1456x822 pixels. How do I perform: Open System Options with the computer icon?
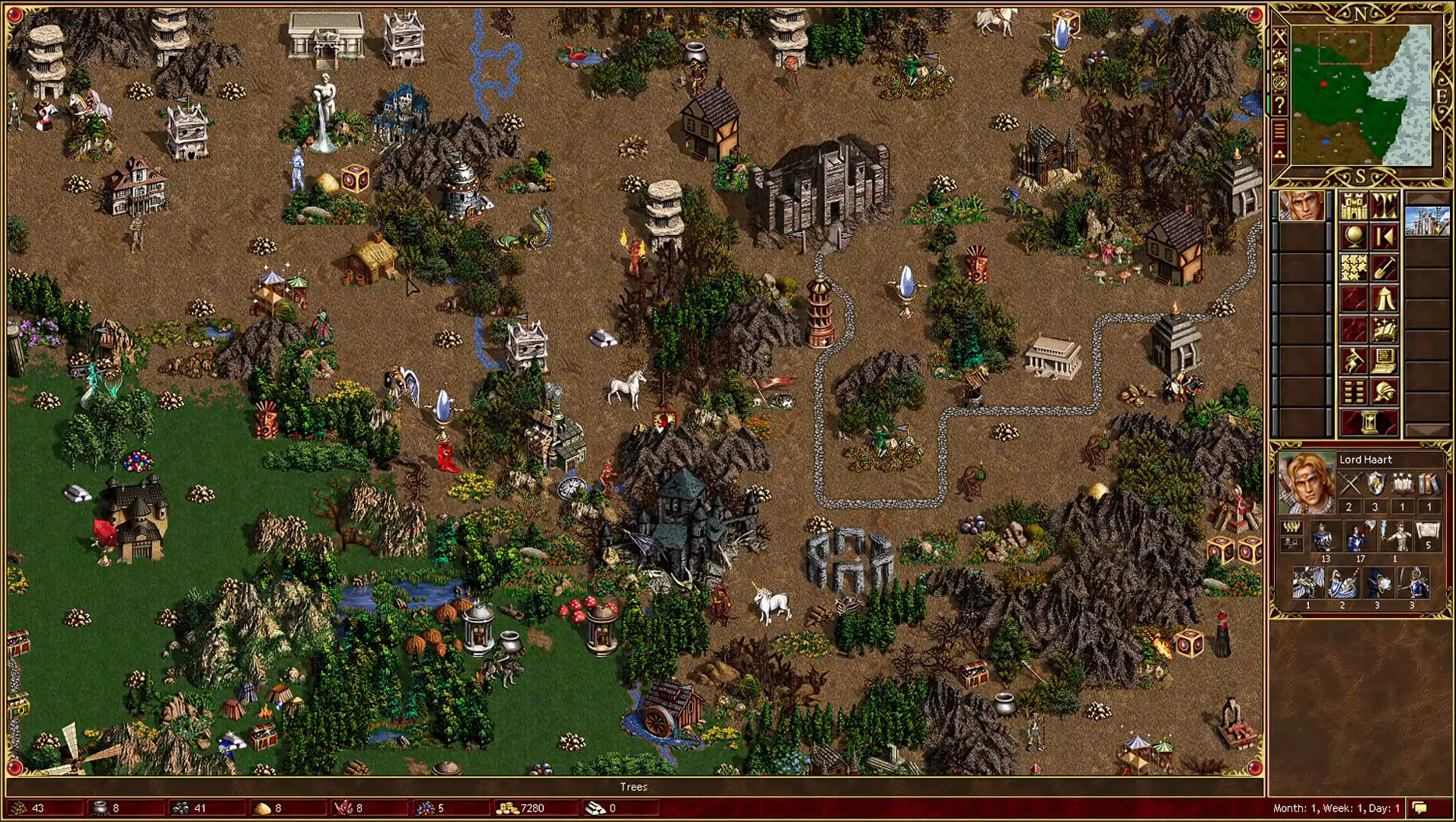[x=1385, y=358]
